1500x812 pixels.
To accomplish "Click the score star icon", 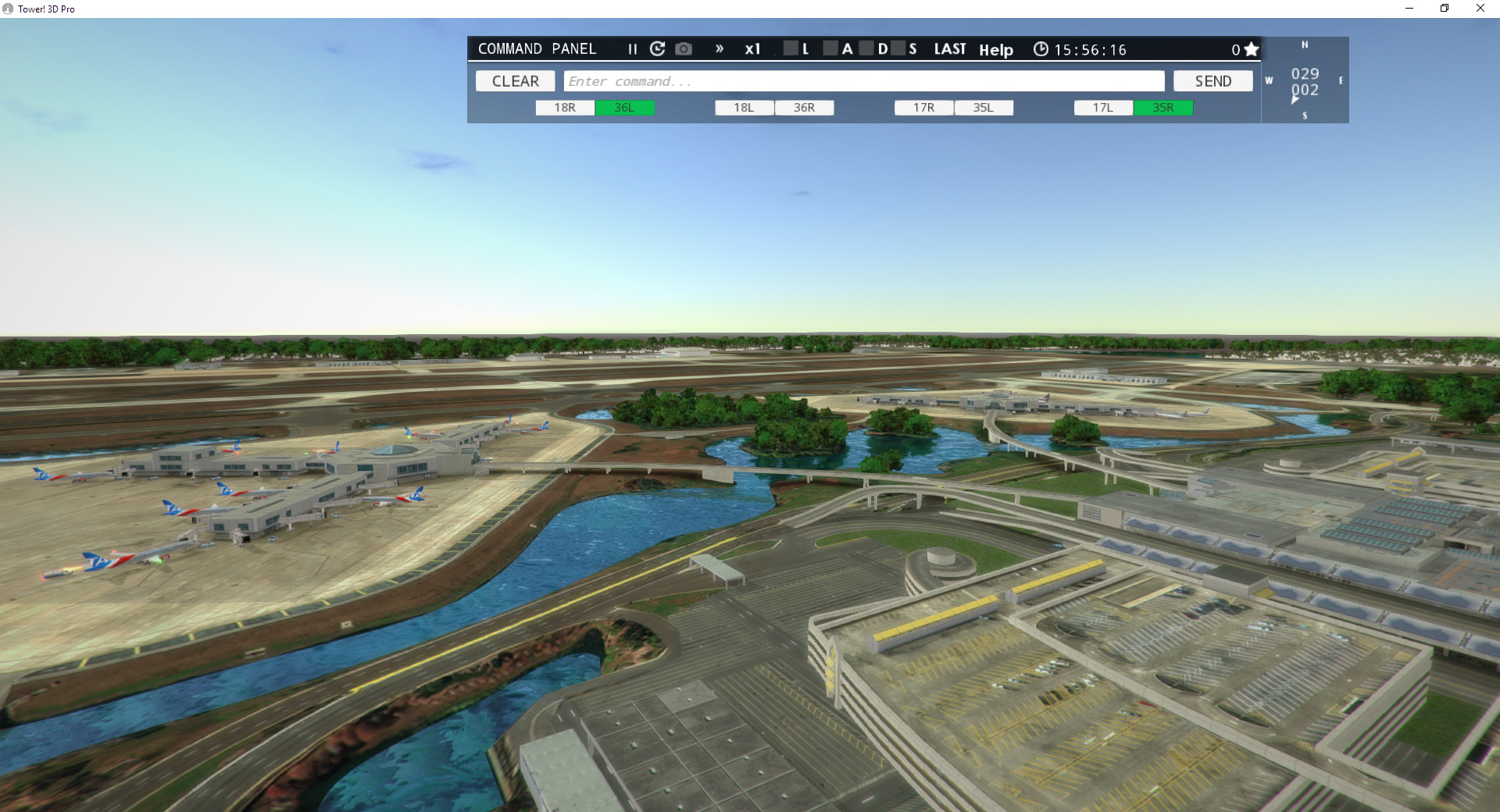I will [1251, 48].
